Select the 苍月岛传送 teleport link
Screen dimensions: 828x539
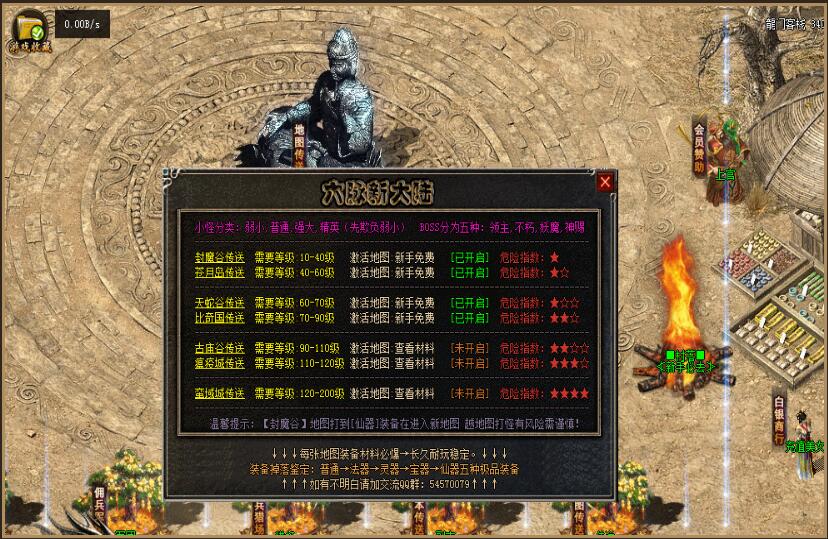tap(220, 272)
